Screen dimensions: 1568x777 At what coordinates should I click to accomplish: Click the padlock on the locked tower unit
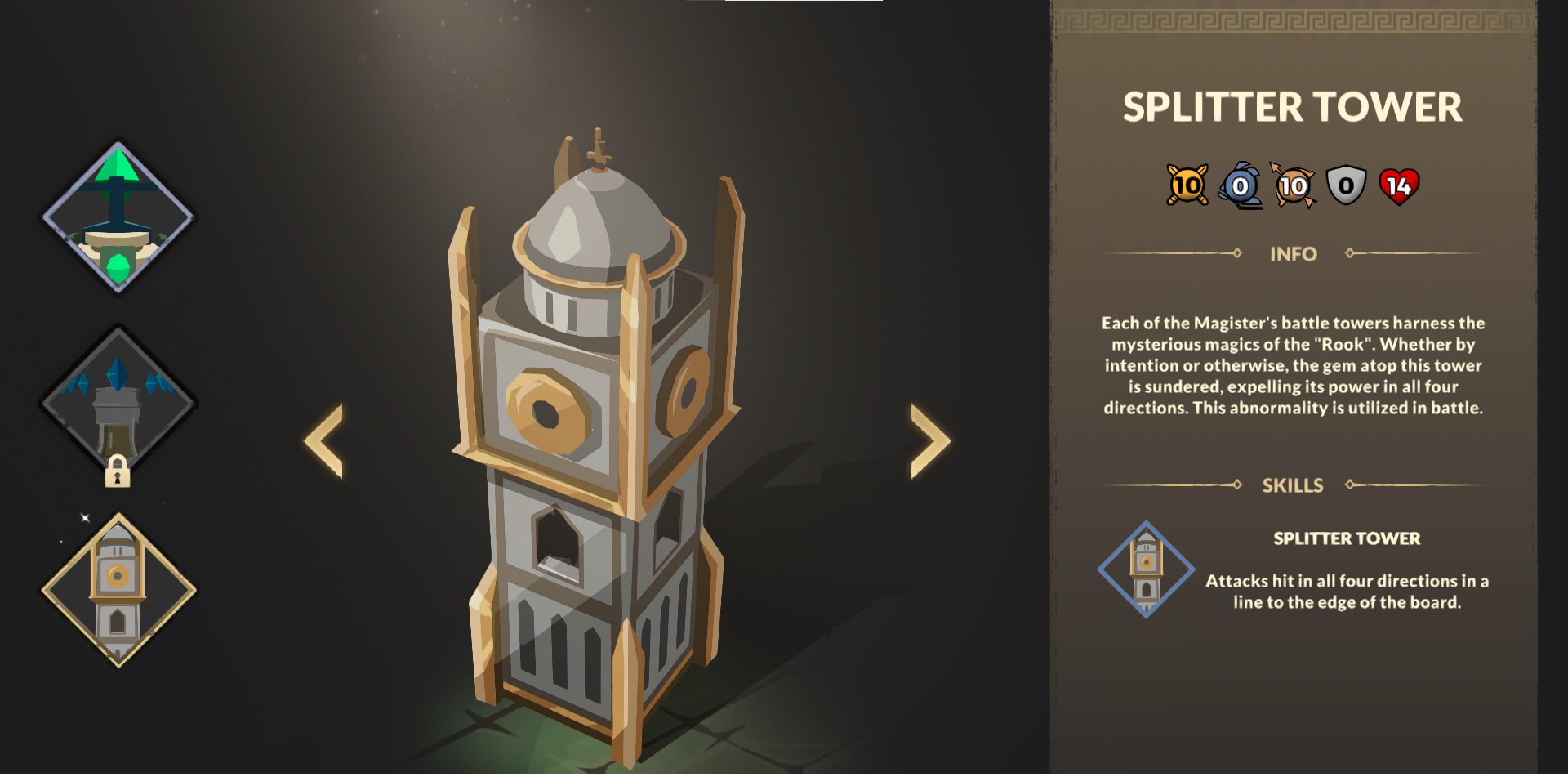click(x=119, y=474)
